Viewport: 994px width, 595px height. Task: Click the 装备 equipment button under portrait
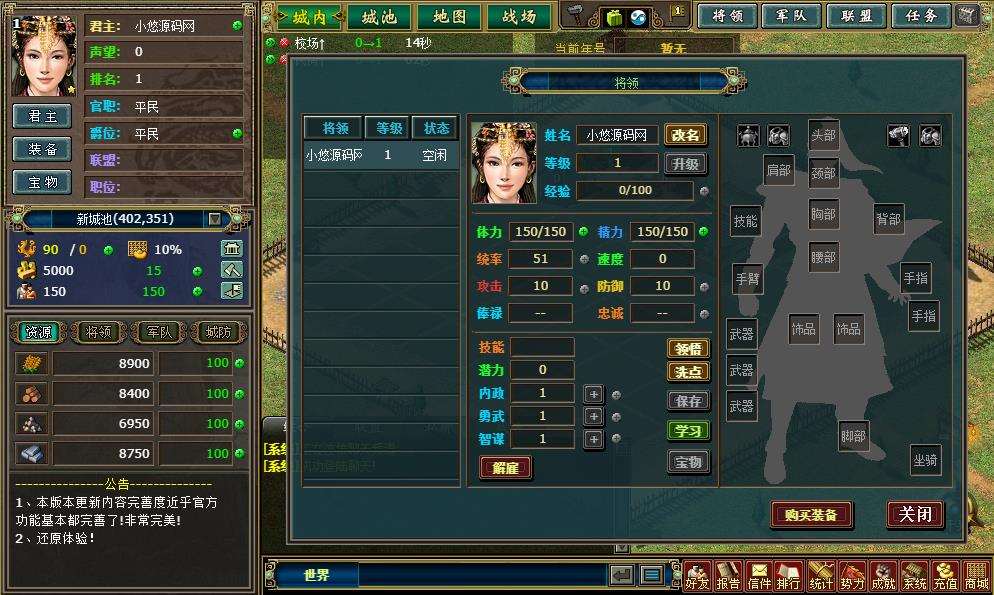(42, 149)
